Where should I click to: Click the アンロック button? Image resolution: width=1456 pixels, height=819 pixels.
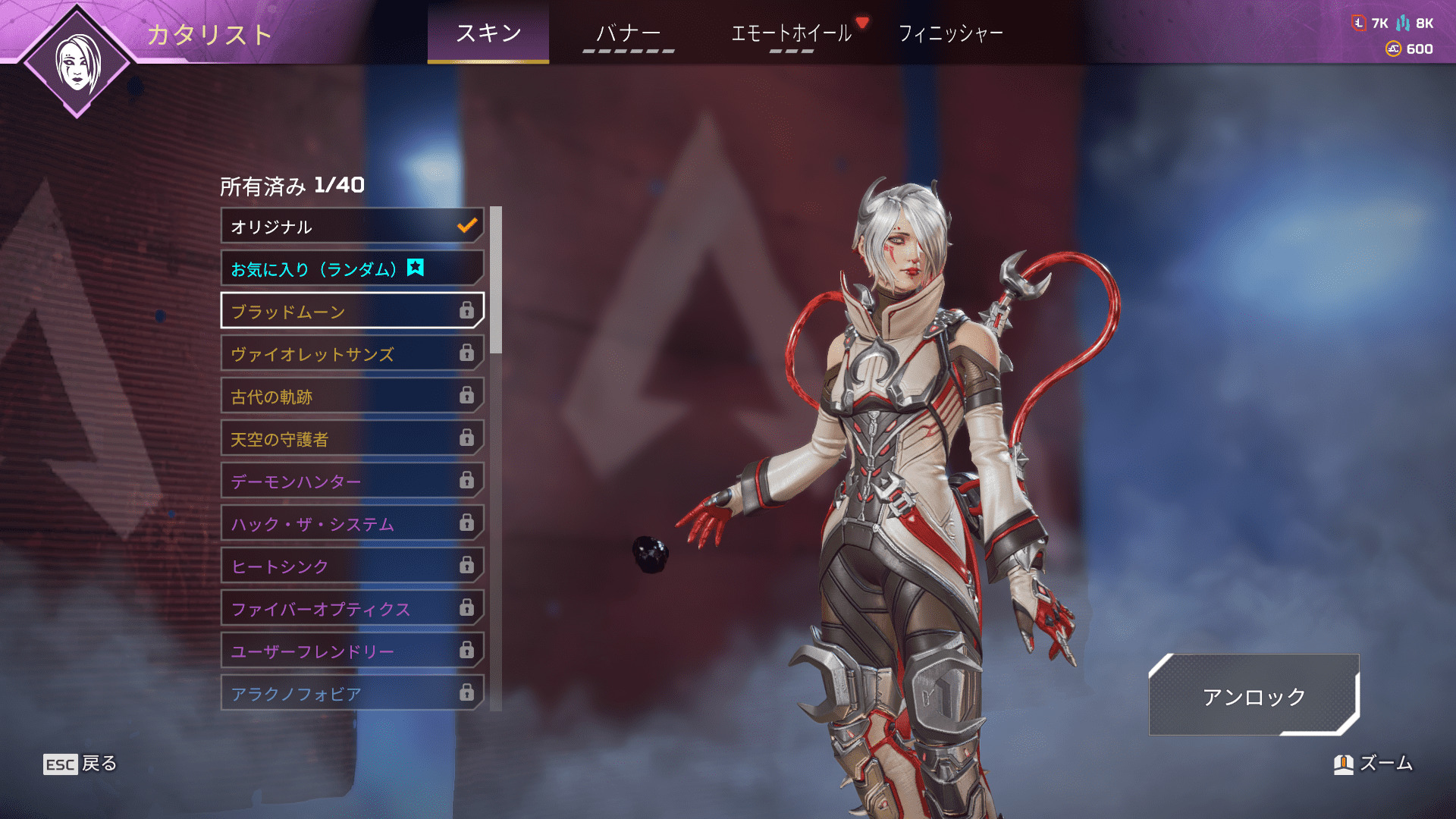pos(1254,695)
